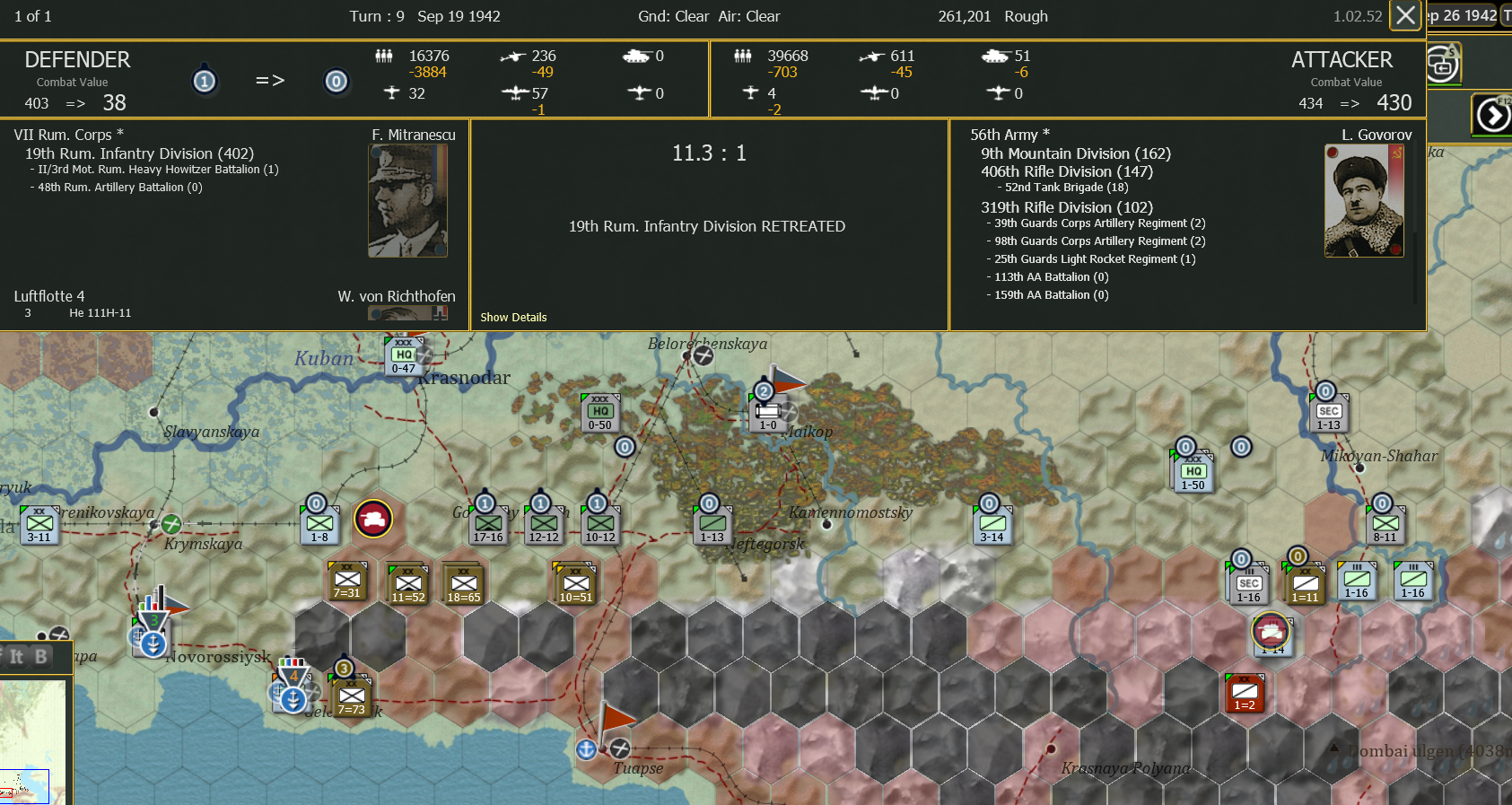
Task: Click the F12 next-battle arrow icon
Action: (1491, 114)
